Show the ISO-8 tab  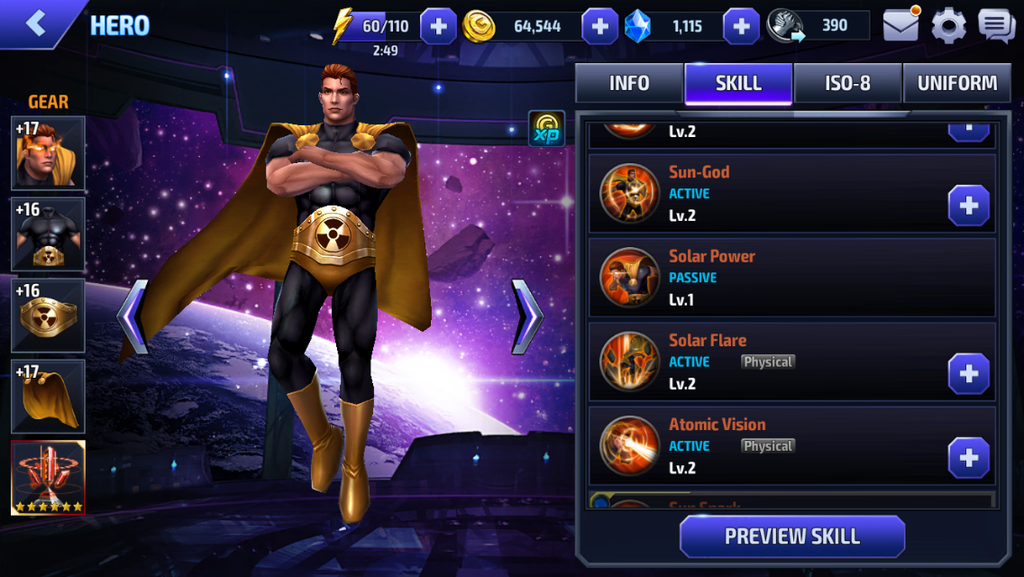[x=847, y=84]
